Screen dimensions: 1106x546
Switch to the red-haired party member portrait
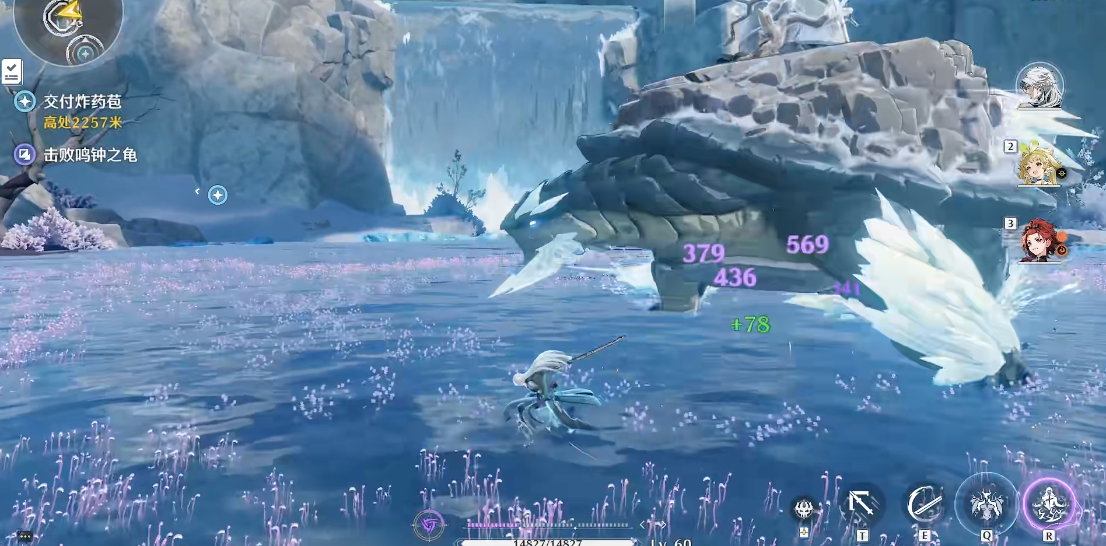tap(1038, 241)
